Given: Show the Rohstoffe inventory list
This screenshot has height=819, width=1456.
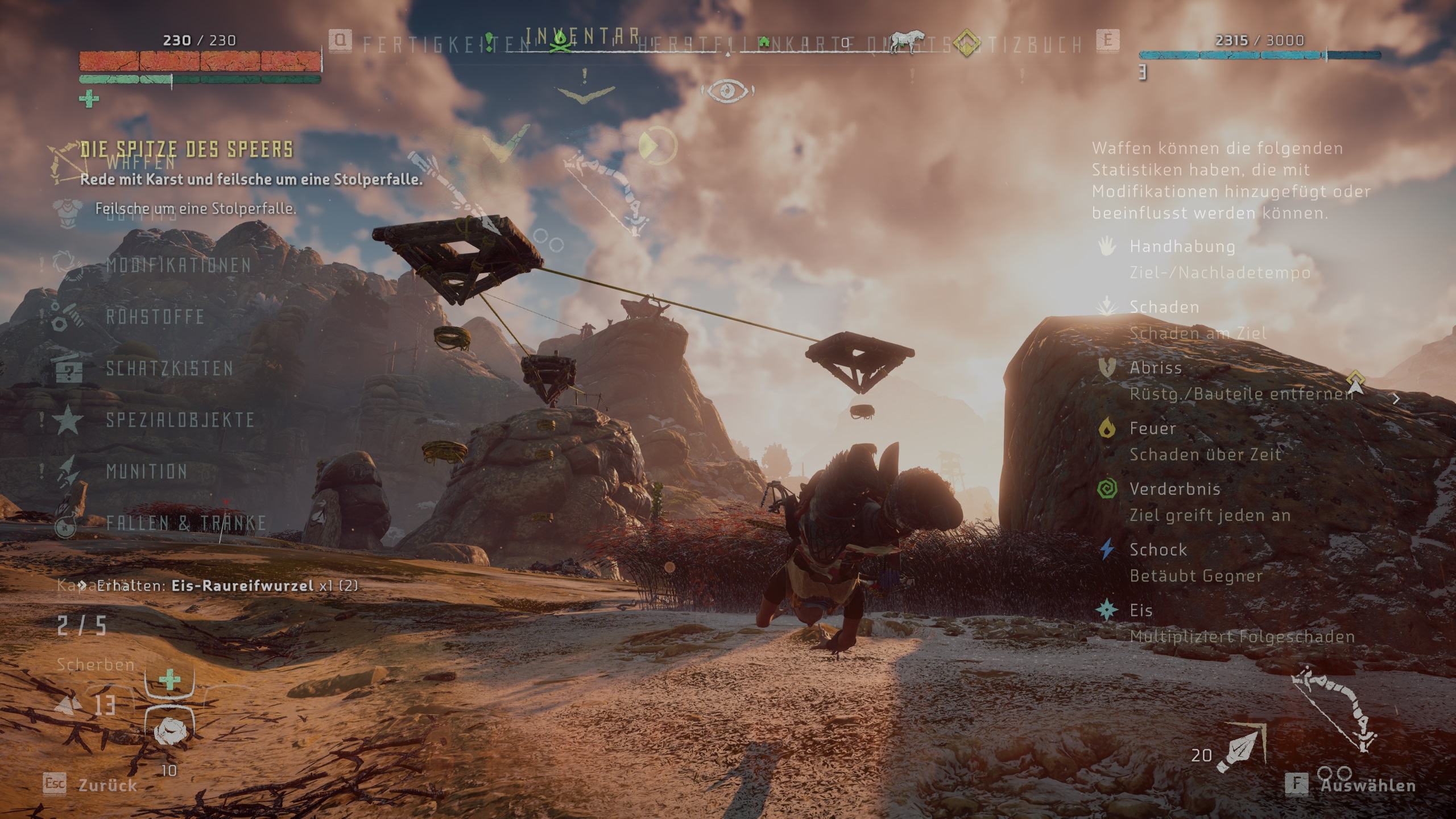Looking at the screenshot, I should click(x=155, y=317).
